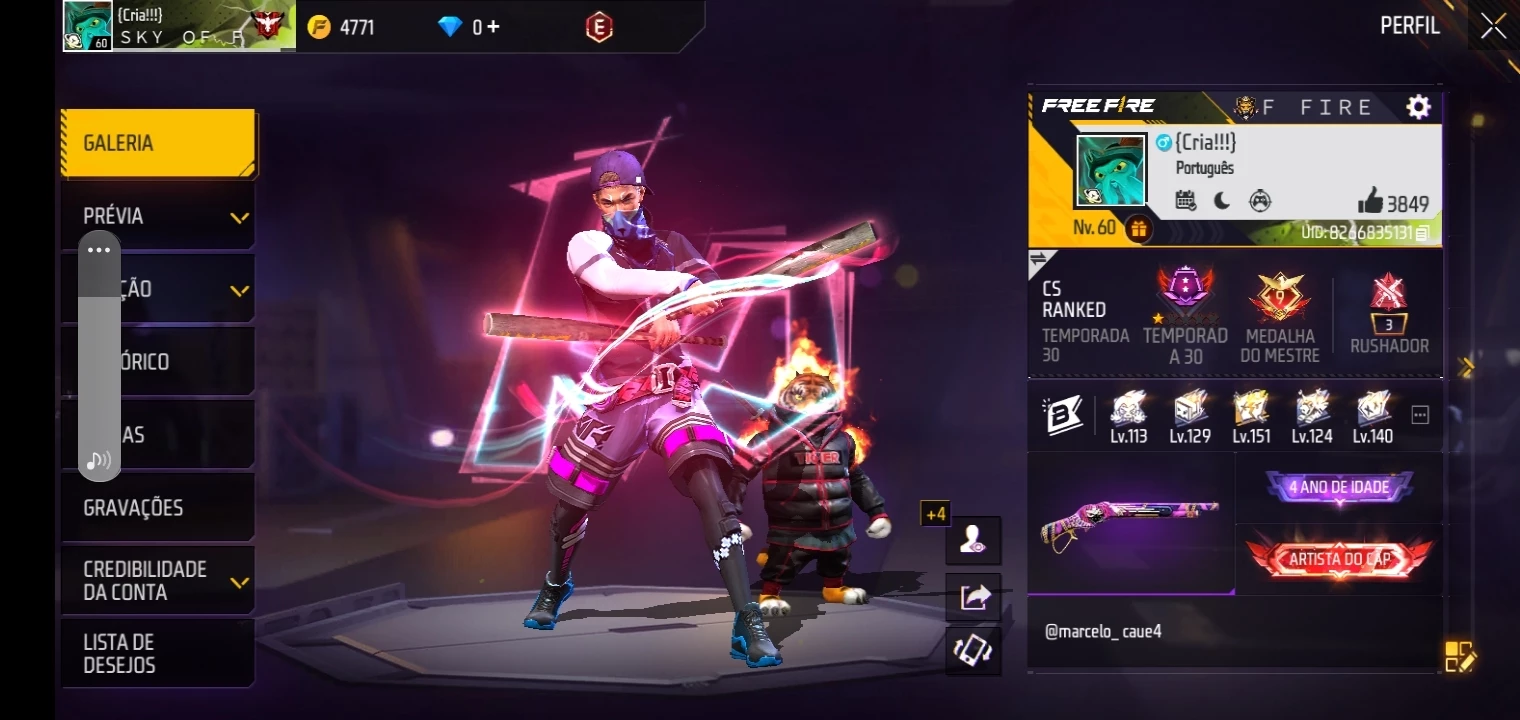Show more weapon levels via ellipsis

(x=1420, y=415)
